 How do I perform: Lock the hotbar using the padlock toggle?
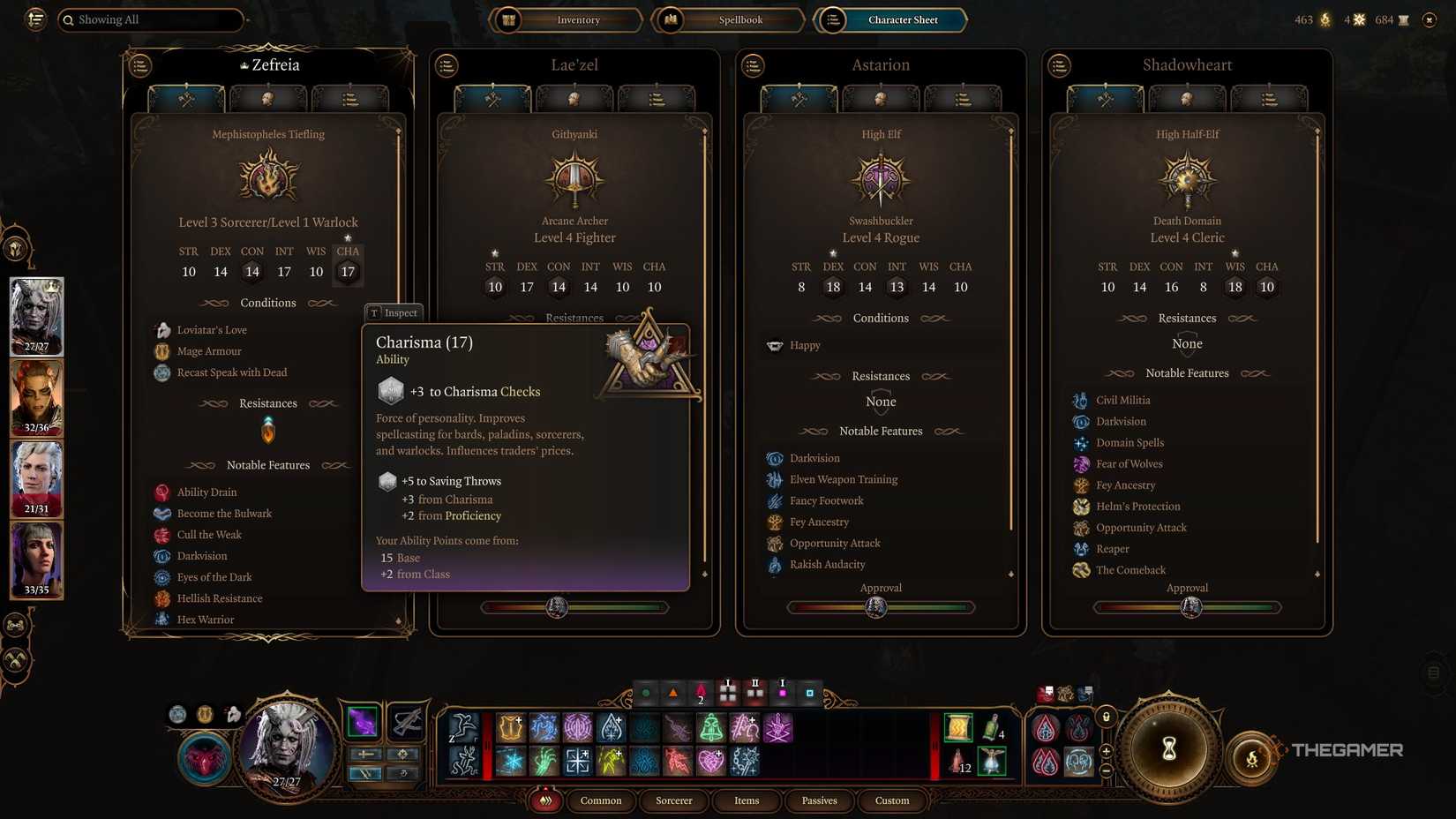click(1106, 718)
